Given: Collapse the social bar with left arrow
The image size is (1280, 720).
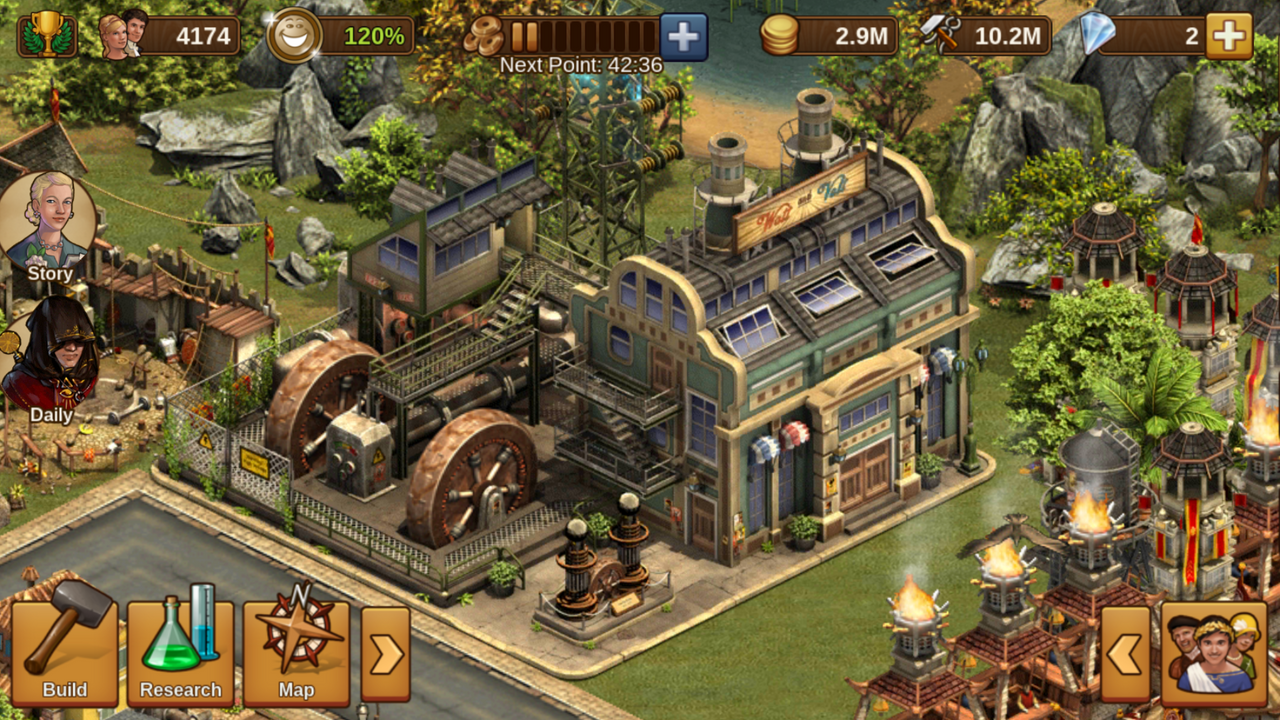Looking at the screenshot, I should (x=1125, y=654).
